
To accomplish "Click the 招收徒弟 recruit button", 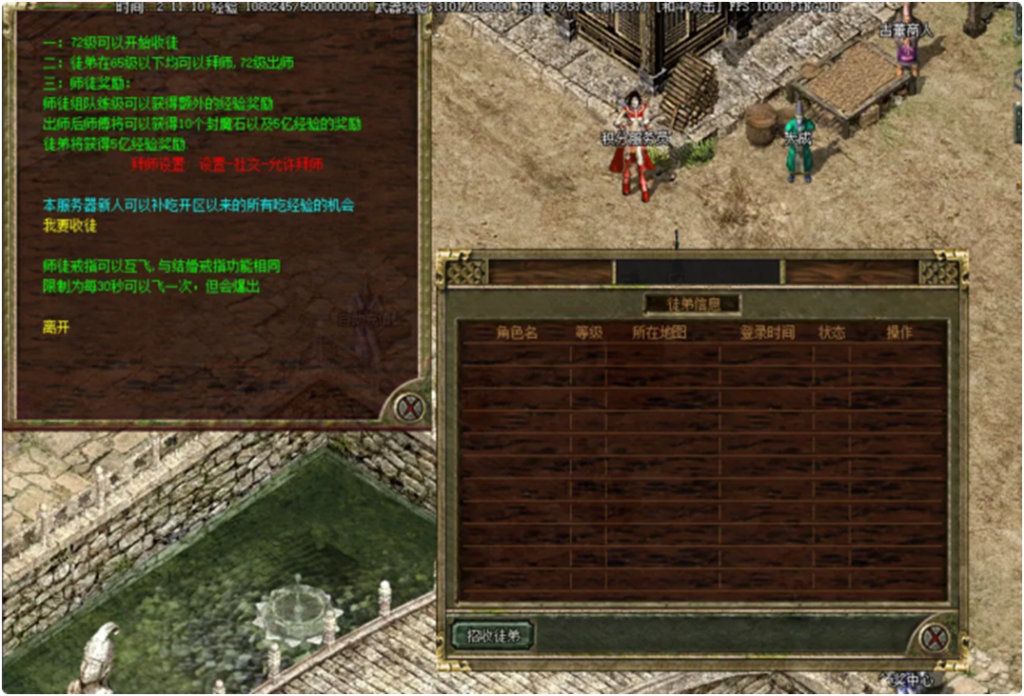I will [x=492, y=634].
